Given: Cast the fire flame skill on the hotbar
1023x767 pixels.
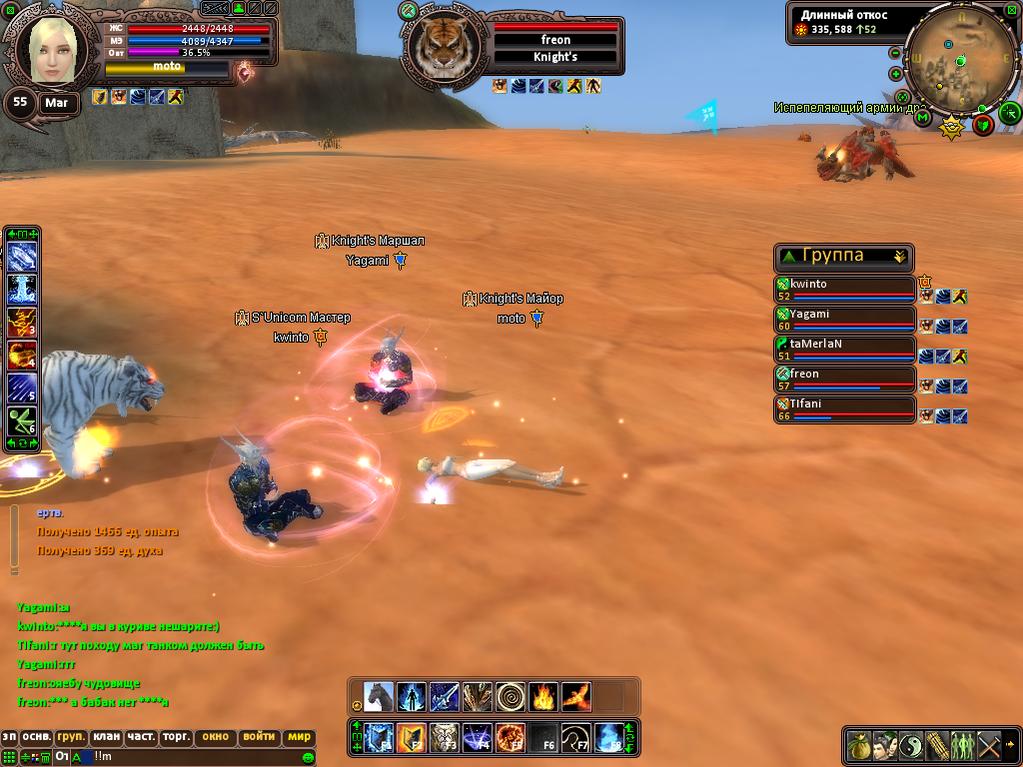Looking at the screenshot, I should 543,696.
